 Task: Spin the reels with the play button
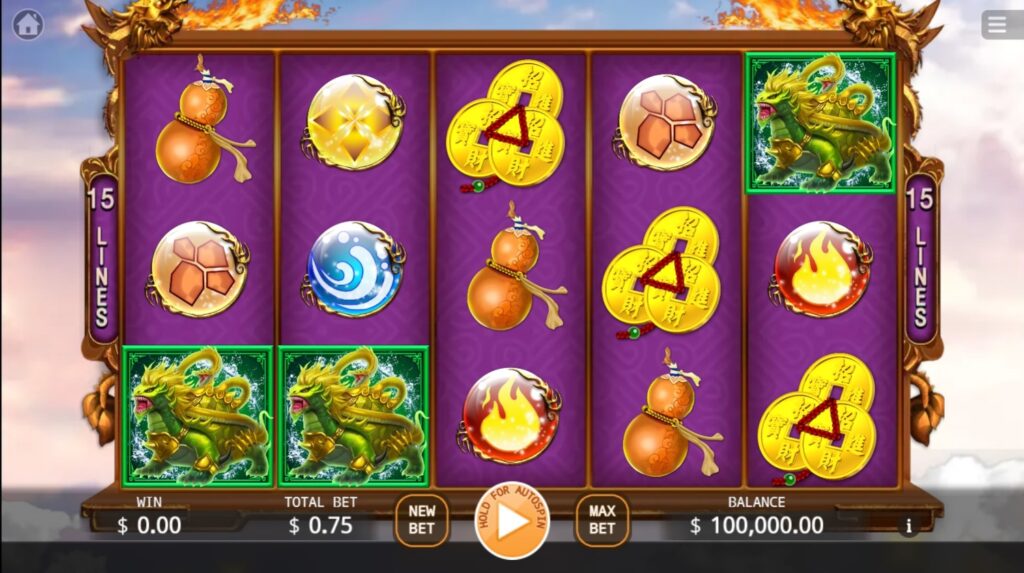coord(512,521)
